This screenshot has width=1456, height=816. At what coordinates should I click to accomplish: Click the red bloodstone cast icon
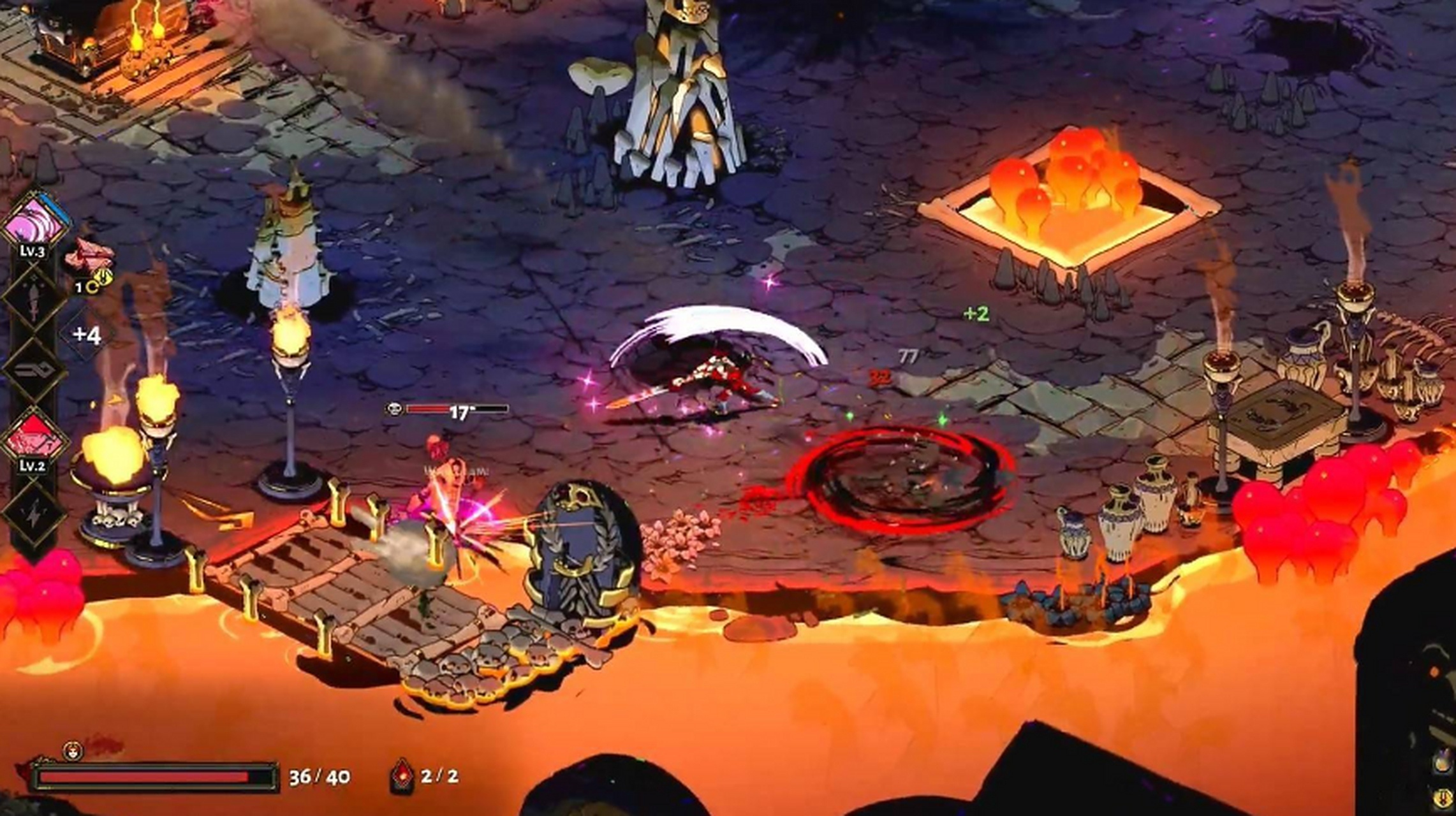point(402,775)
